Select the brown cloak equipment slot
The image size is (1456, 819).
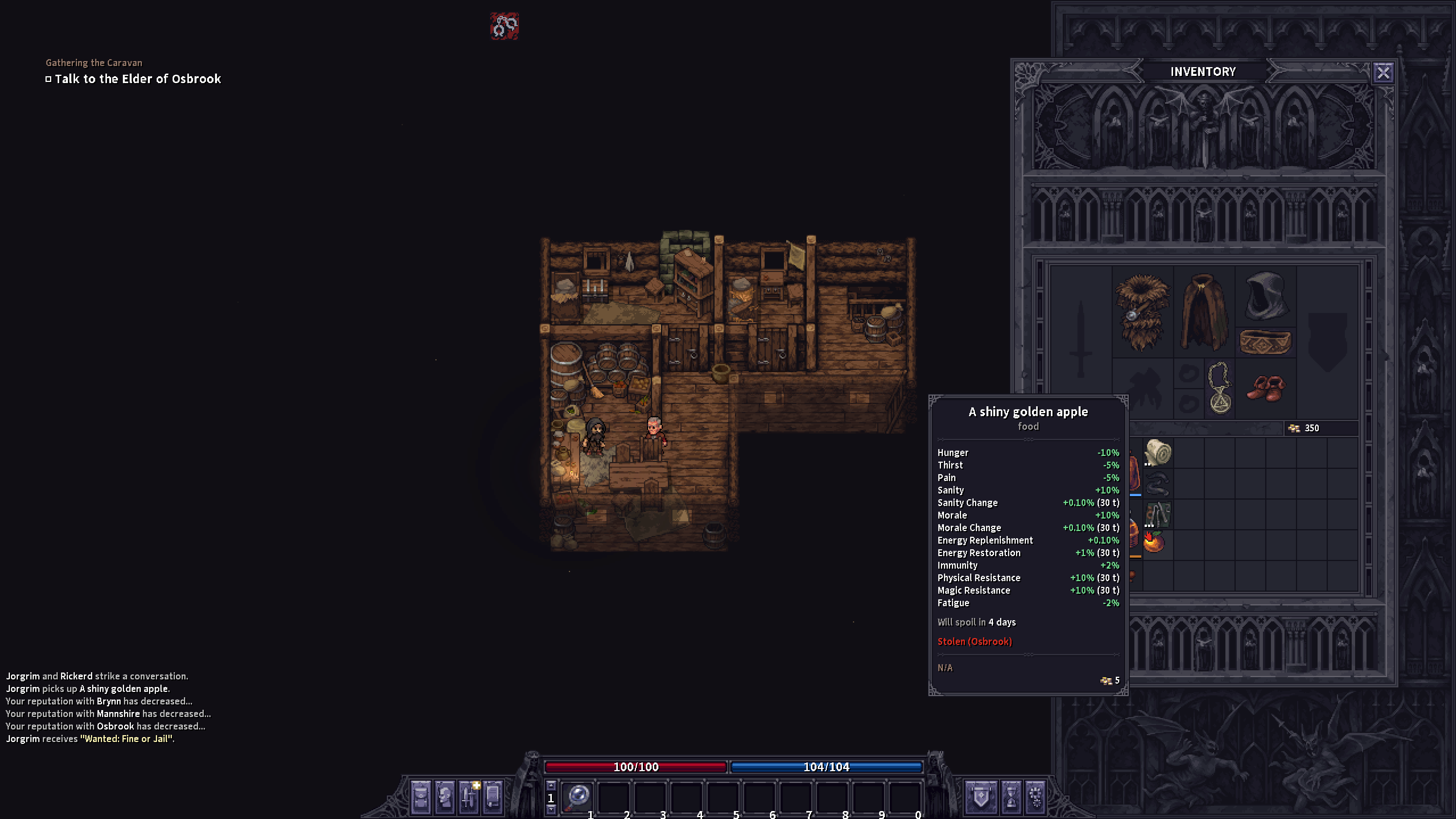point(1204,311)
